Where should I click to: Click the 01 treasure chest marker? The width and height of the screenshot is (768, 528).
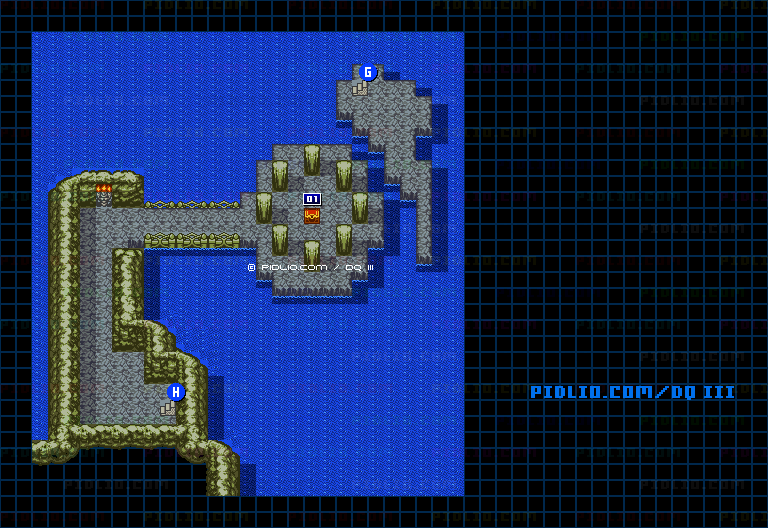point(312,199)
